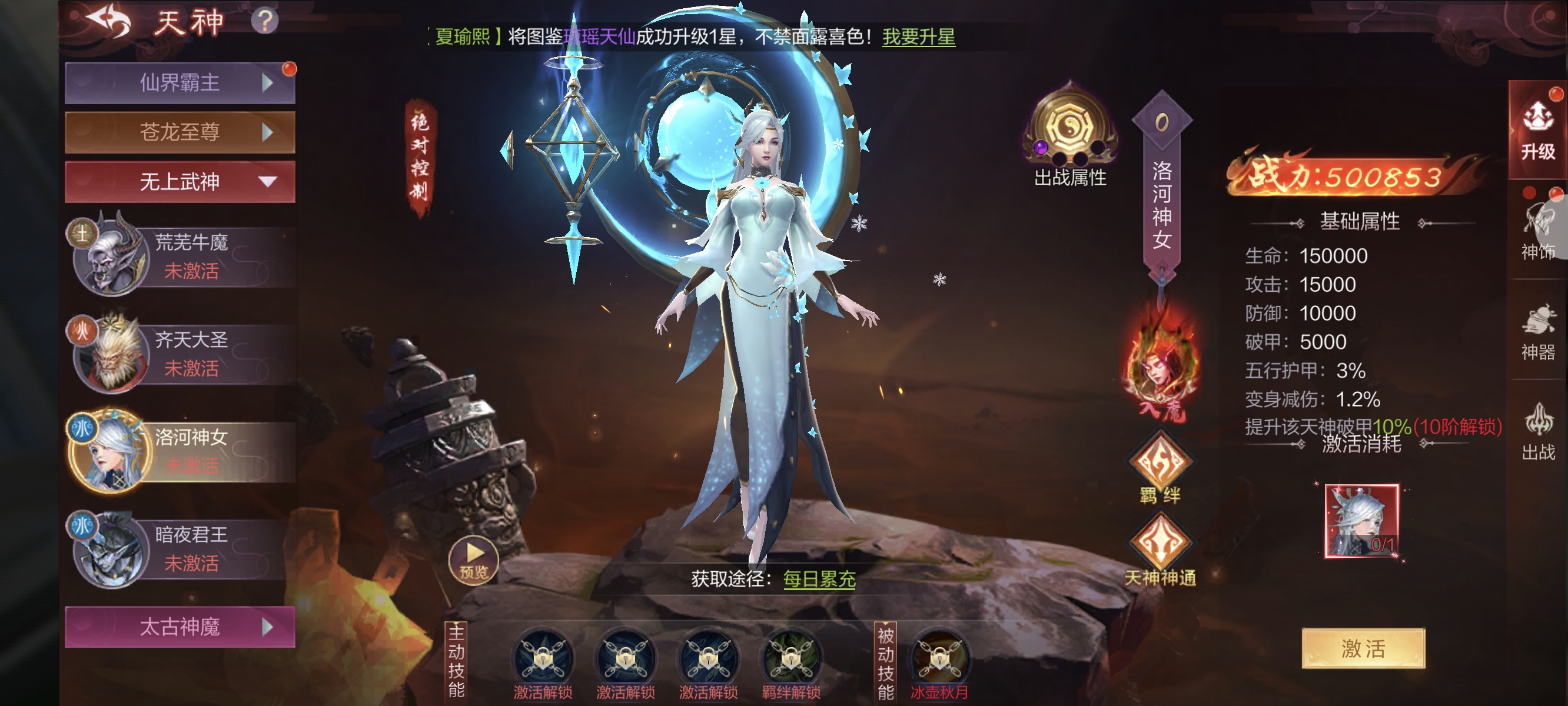1568x706 pixels.
Task: Switch to the 神器 tab
Action: 1537,334
